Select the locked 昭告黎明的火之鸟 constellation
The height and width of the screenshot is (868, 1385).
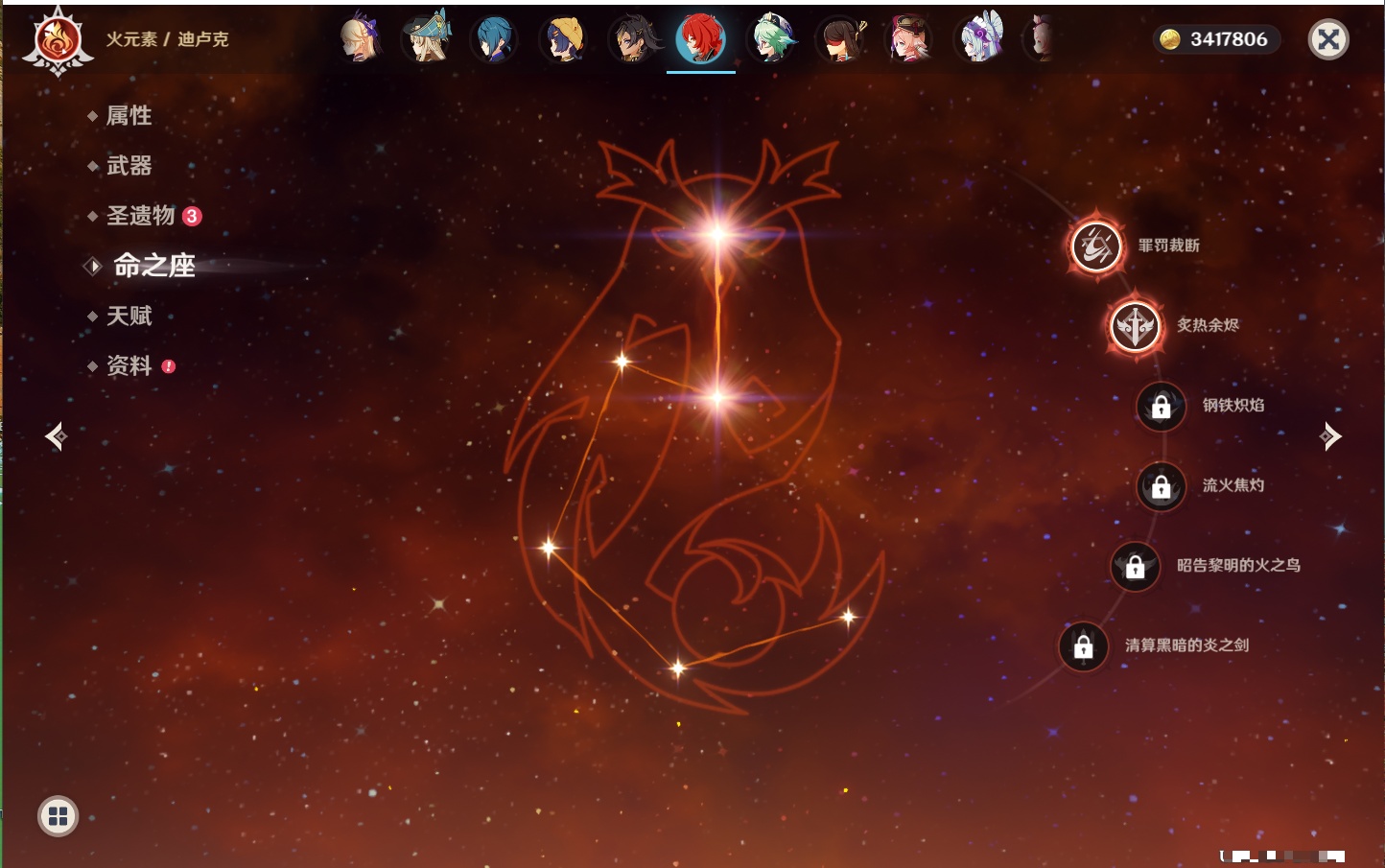[1135, 566]
